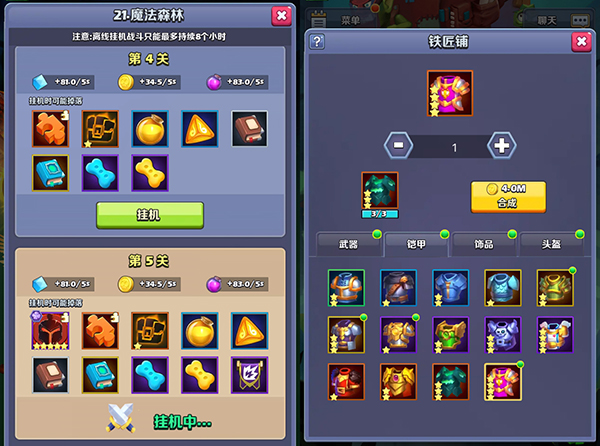This screenshot has height=446, width=600.
Task: Select the 铠甲 armor tab
Action: click(416, 244)
